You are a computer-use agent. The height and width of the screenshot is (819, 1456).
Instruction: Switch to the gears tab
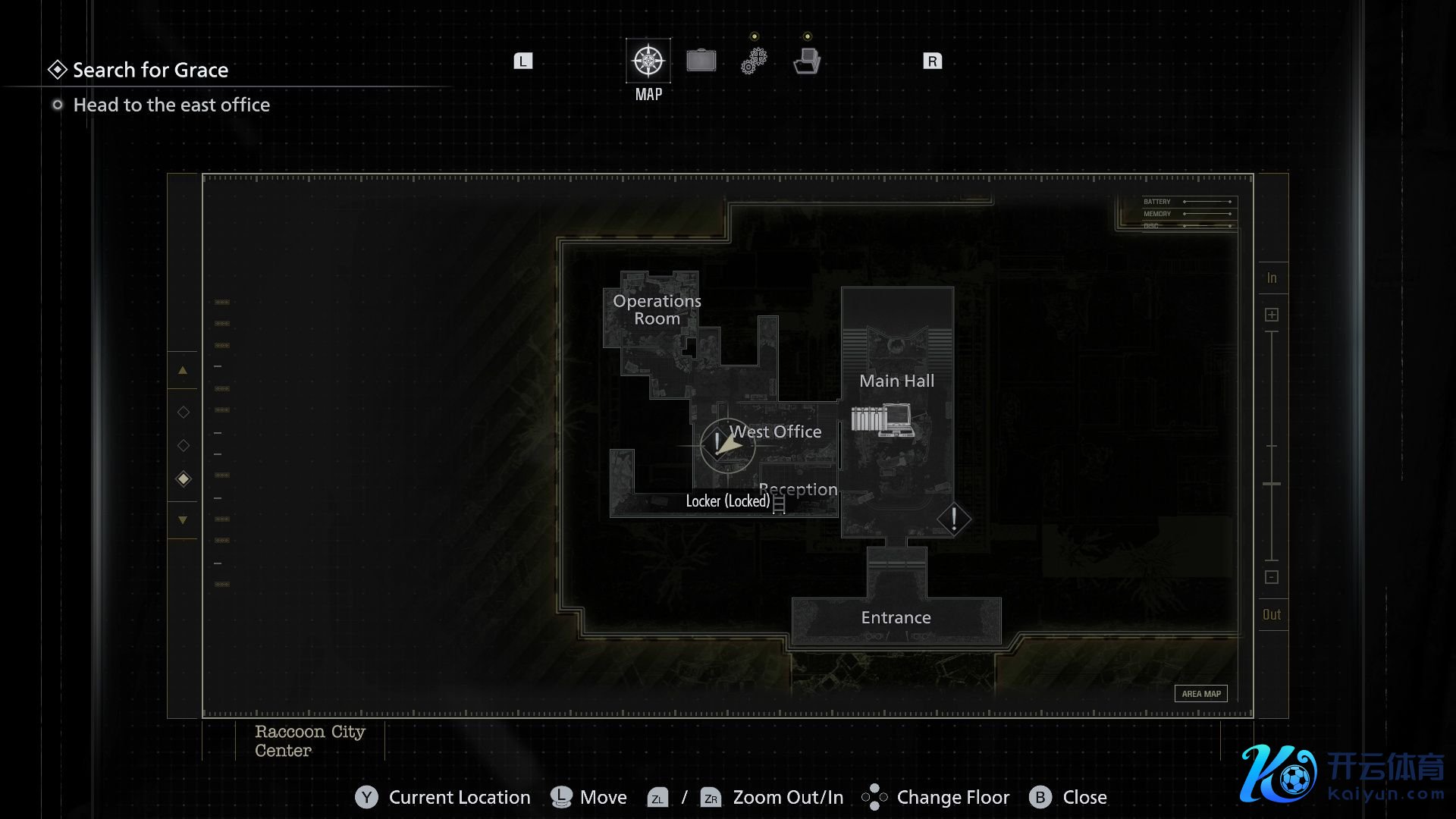[x=754, y=61]
